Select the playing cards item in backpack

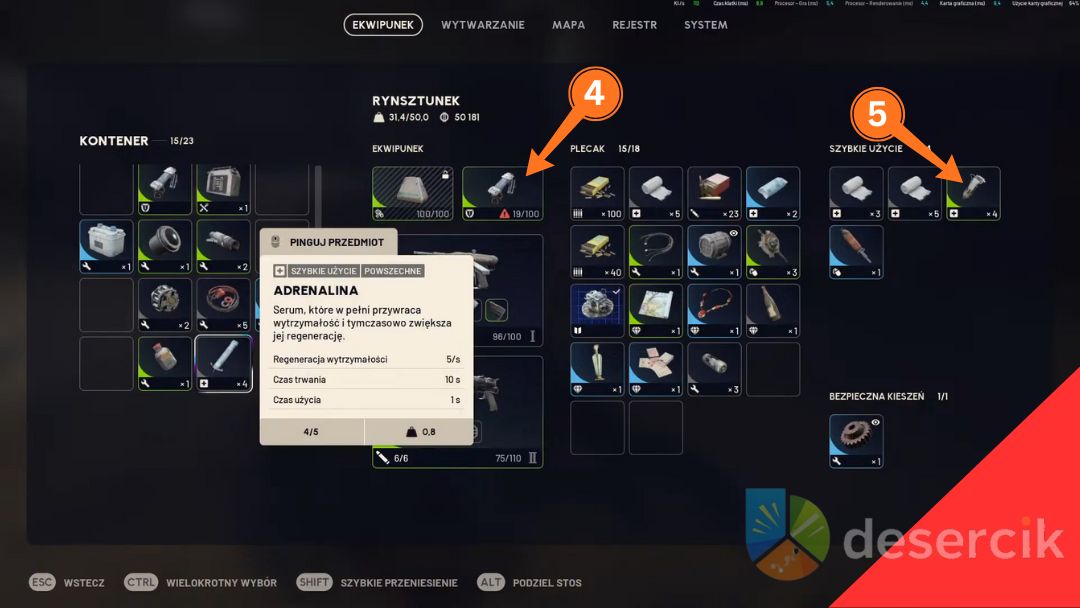click(656, 369)
